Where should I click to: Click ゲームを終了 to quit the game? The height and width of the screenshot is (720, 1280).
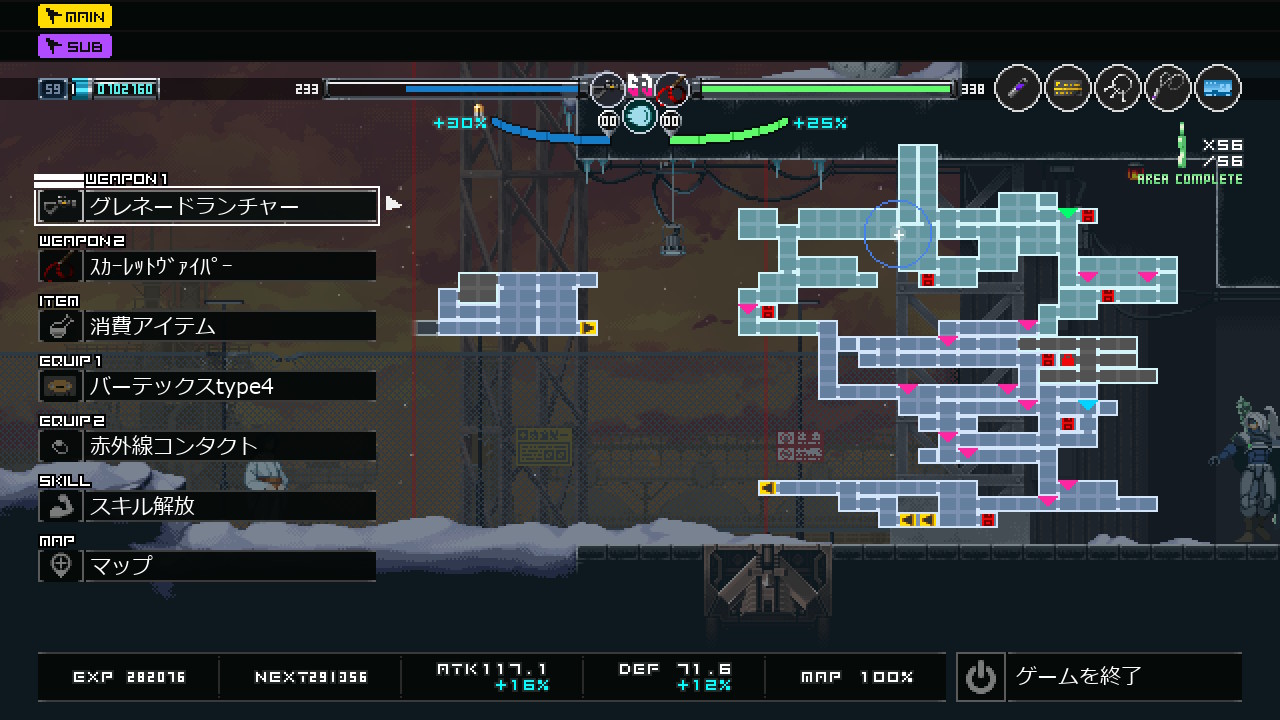[x=1098, y=677]
